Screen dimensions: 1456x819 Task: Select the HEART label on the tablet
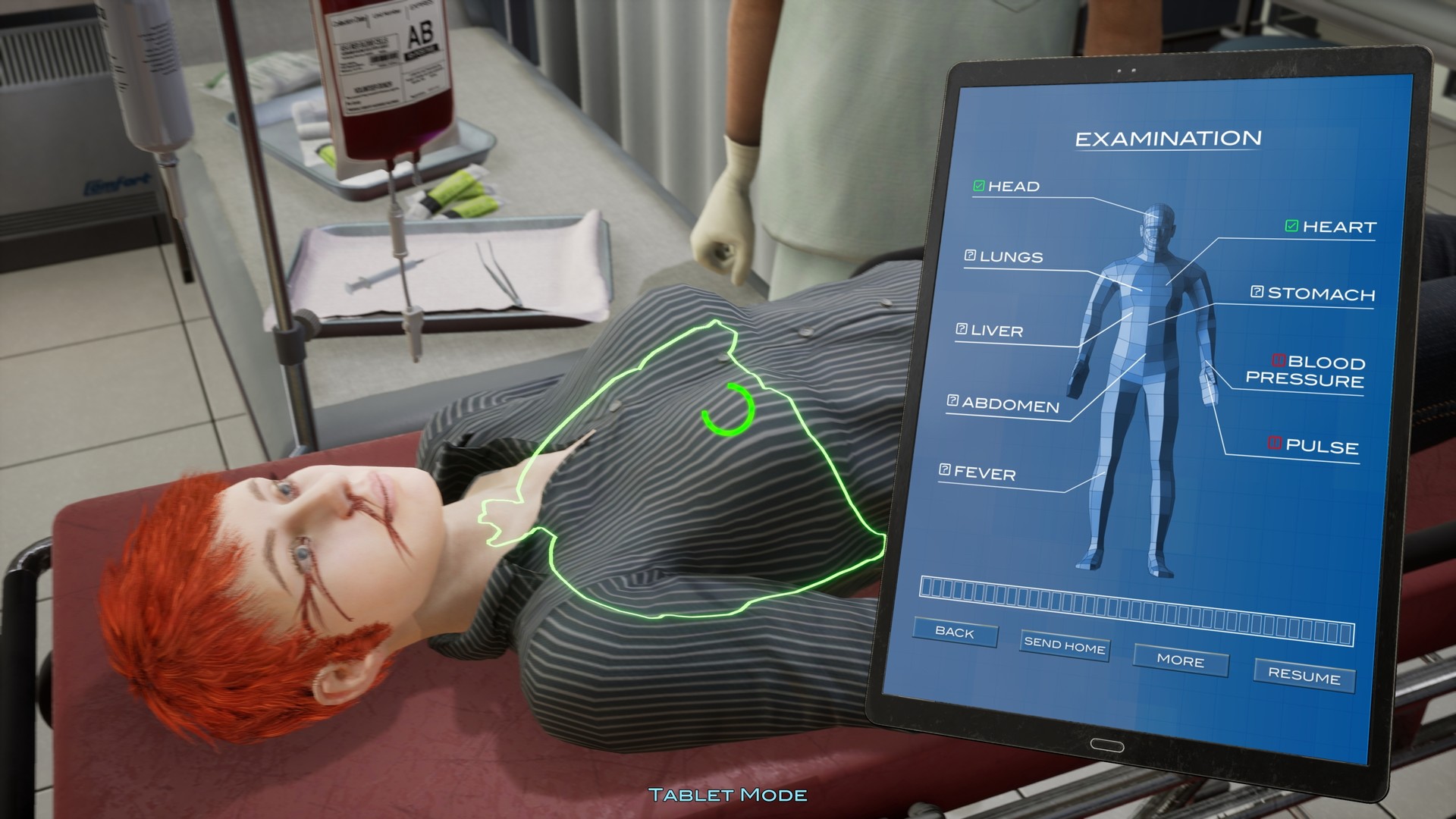1338,225
